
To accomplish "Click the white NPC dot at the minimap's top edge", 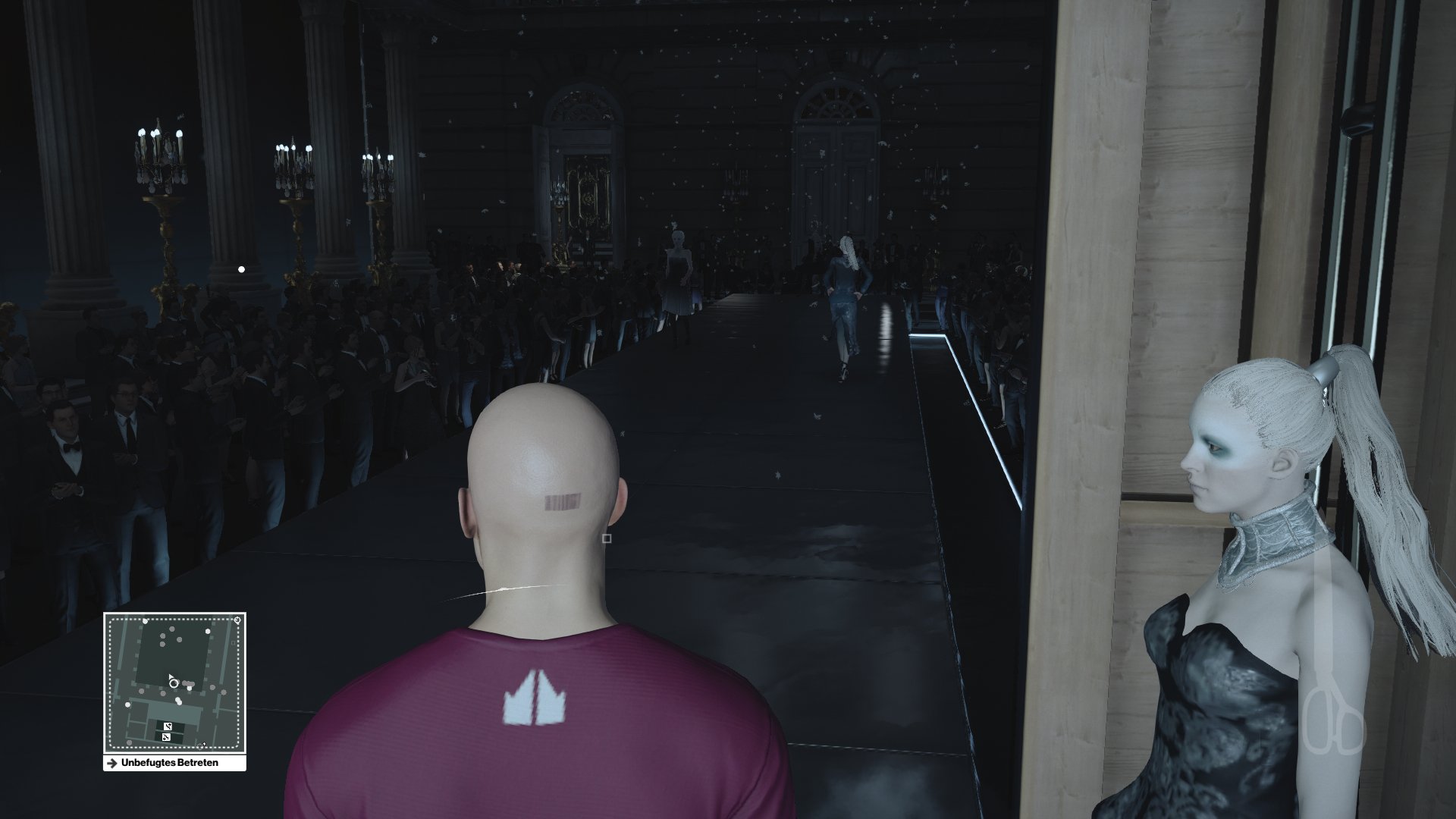I will [x=145, y=622].
